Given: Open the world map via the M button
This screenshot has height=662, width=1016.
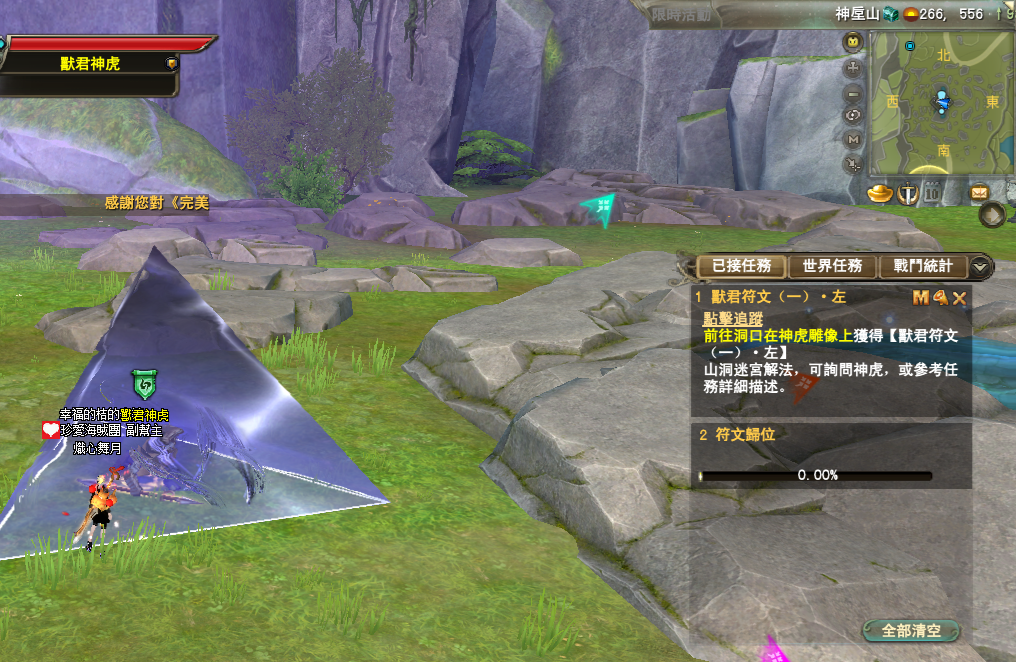Looking at the screenshot, I should 853,140.
